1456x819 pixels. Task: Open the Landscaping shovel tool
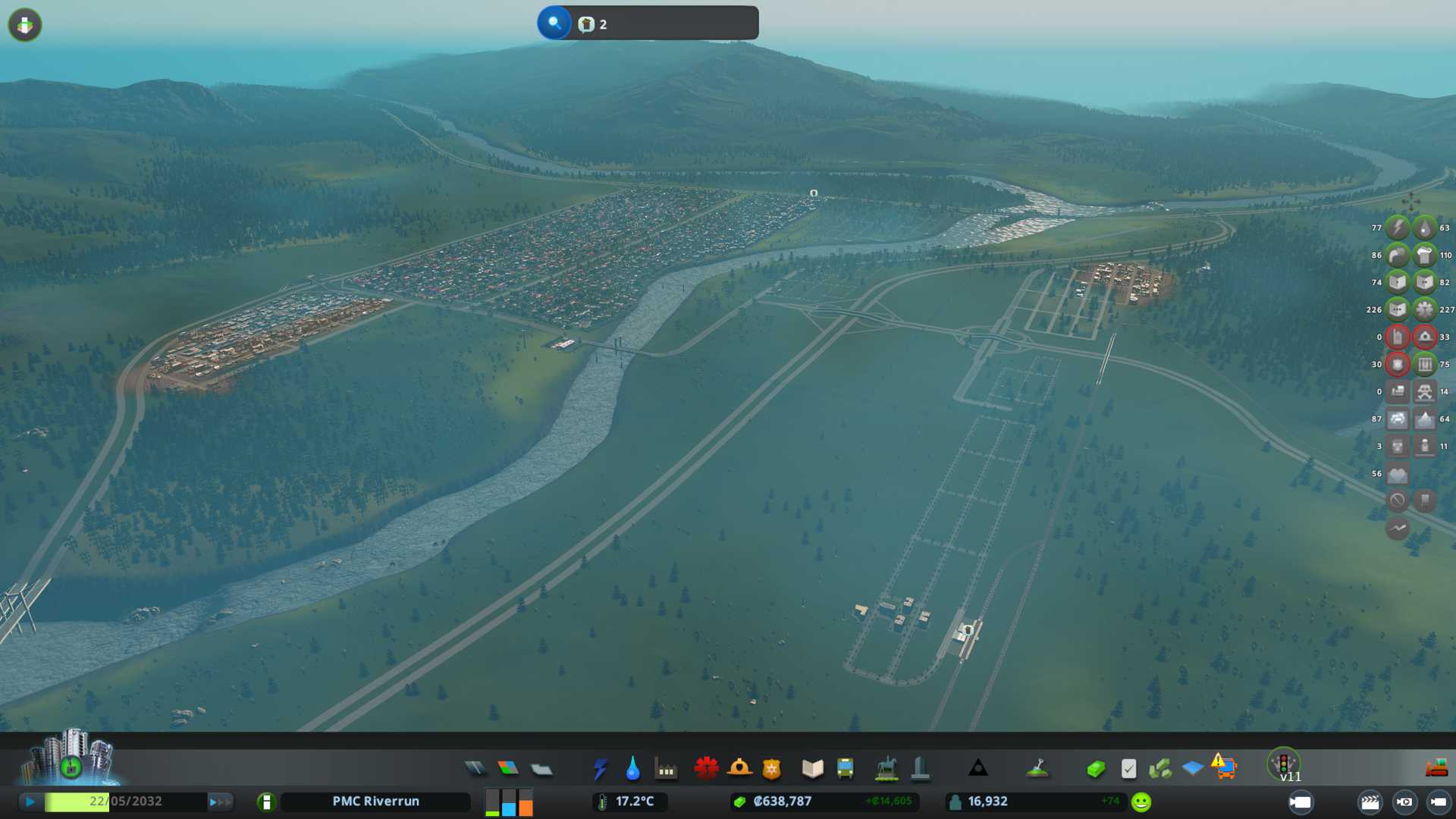tap(1037, 769)
